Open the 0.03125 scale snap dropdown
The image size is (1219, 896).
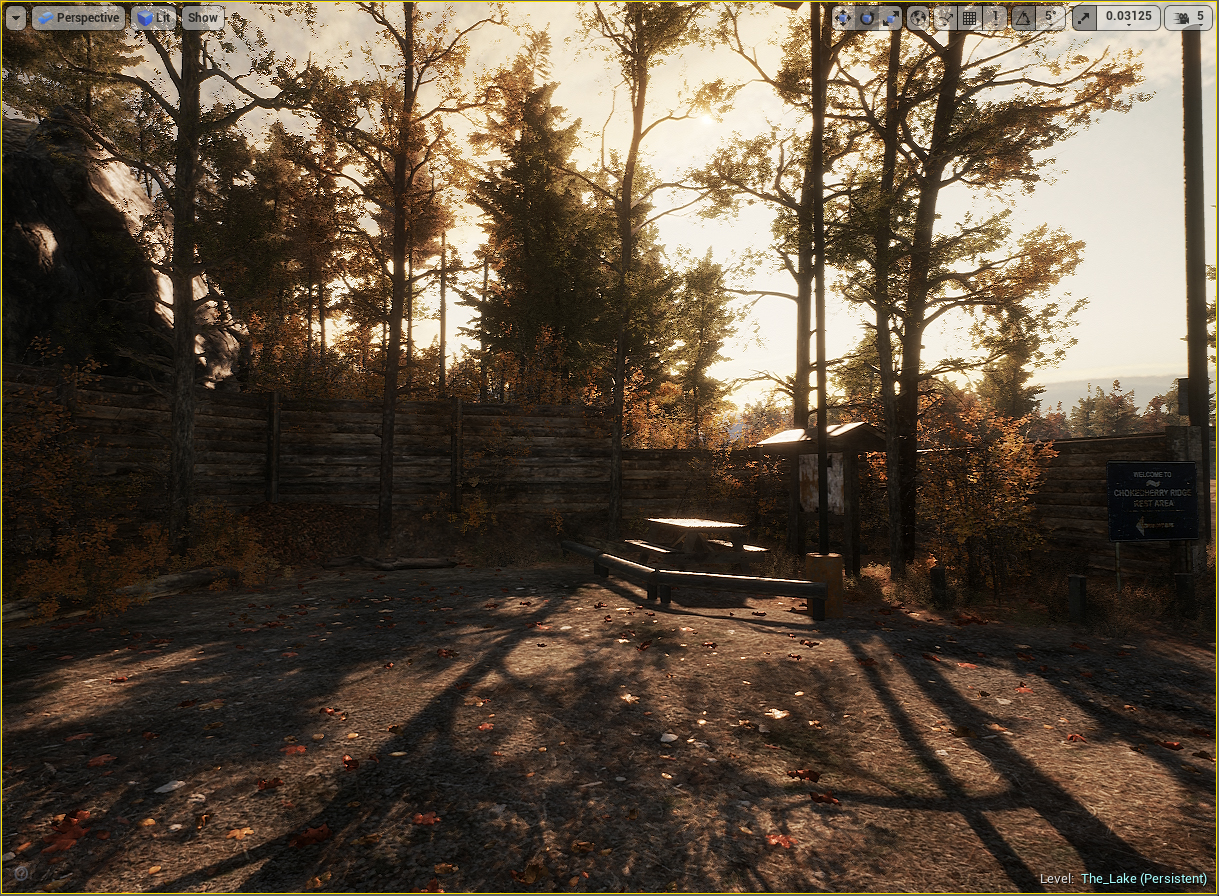click(x=1128, y=18)
